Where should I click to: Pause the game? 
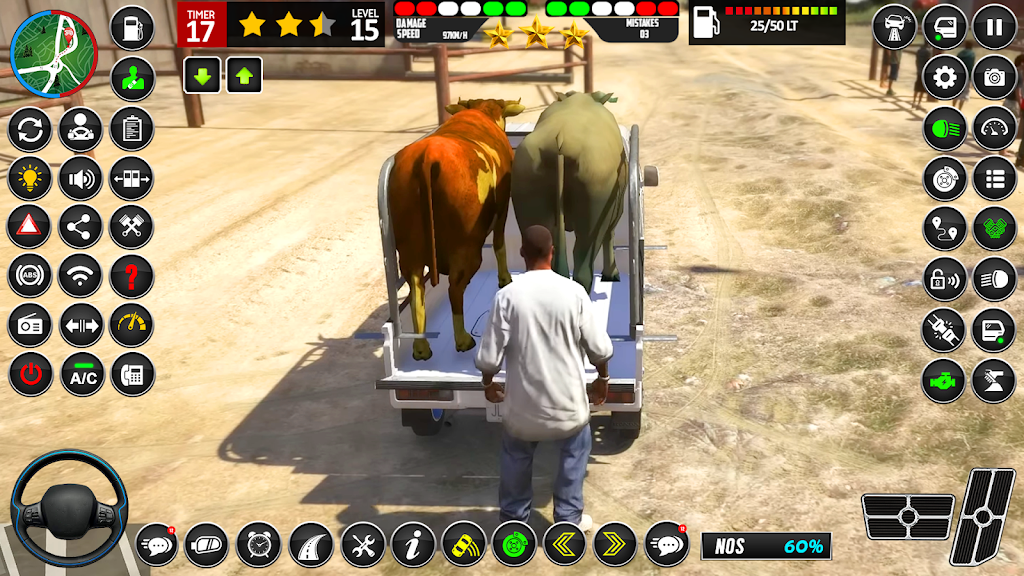pos(994,27)
